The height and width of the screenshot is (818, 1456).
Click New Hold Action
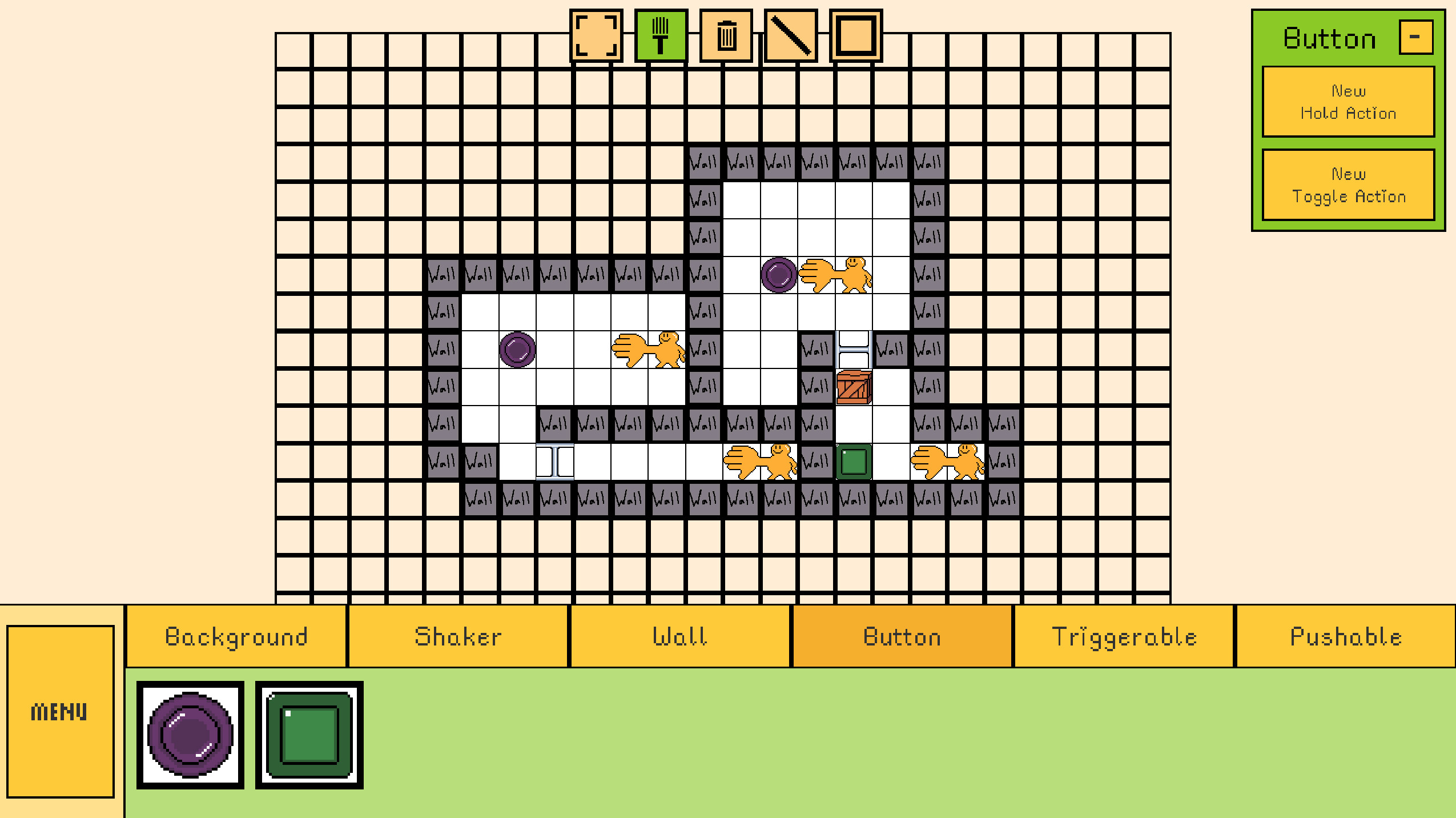(1348, 102)
